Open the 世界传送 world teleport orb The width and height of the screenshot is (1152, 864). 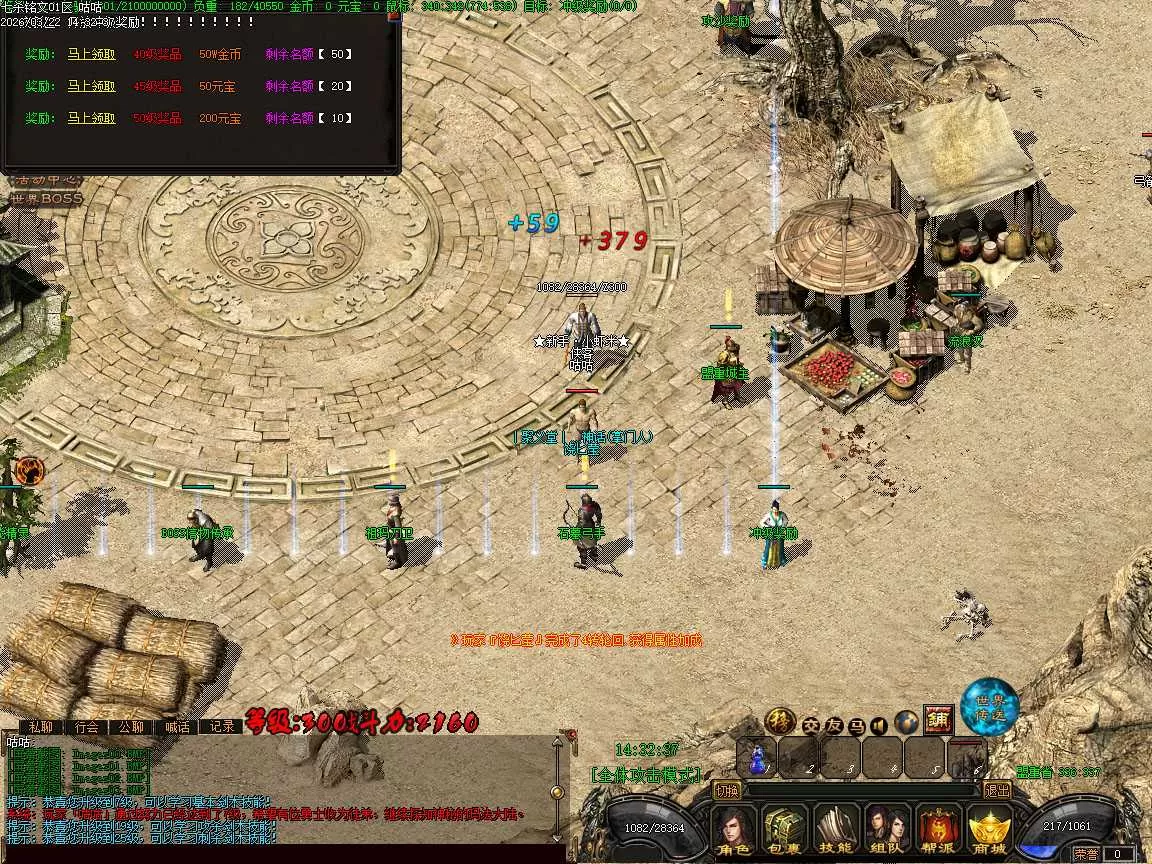click(989, 707)
